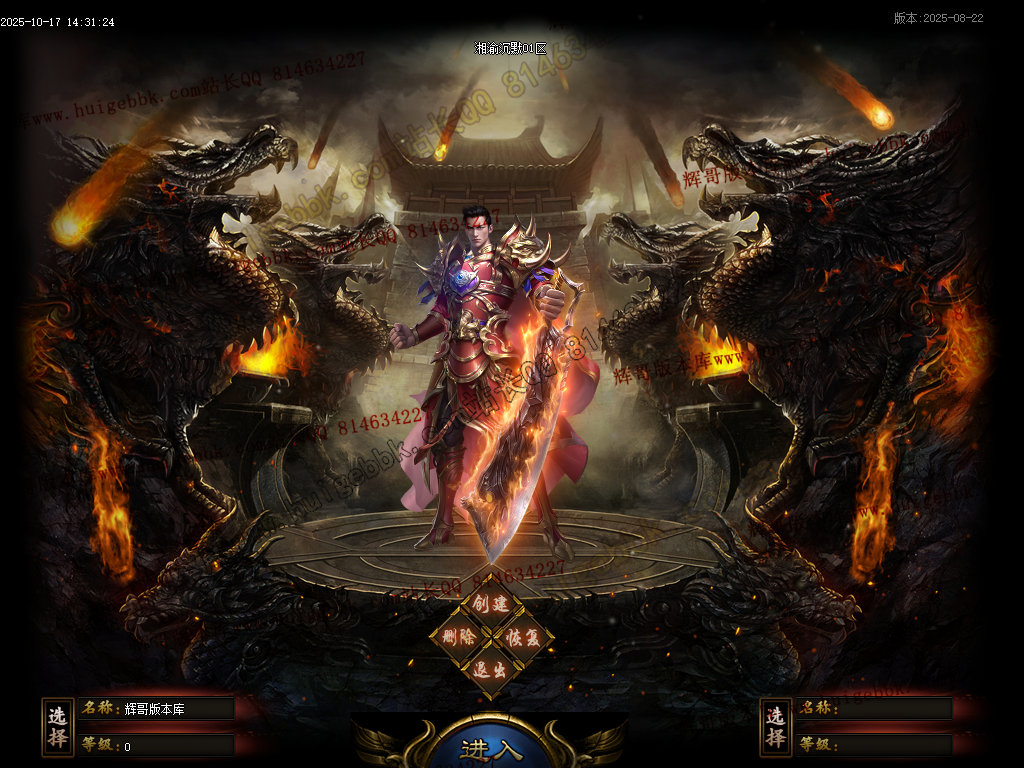Exit via the 退出 diamond button
The image size is (1024, 768).
pyautogui.click(x=491, y=669)
